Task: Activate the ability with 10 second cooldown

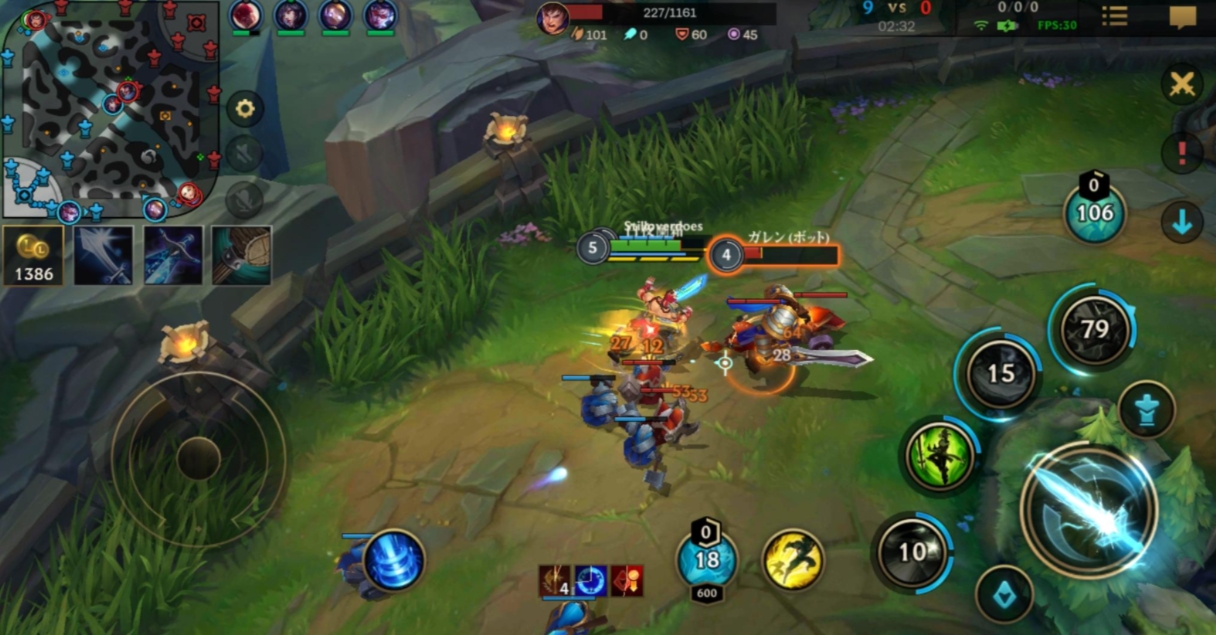Action: pos(912,552)
